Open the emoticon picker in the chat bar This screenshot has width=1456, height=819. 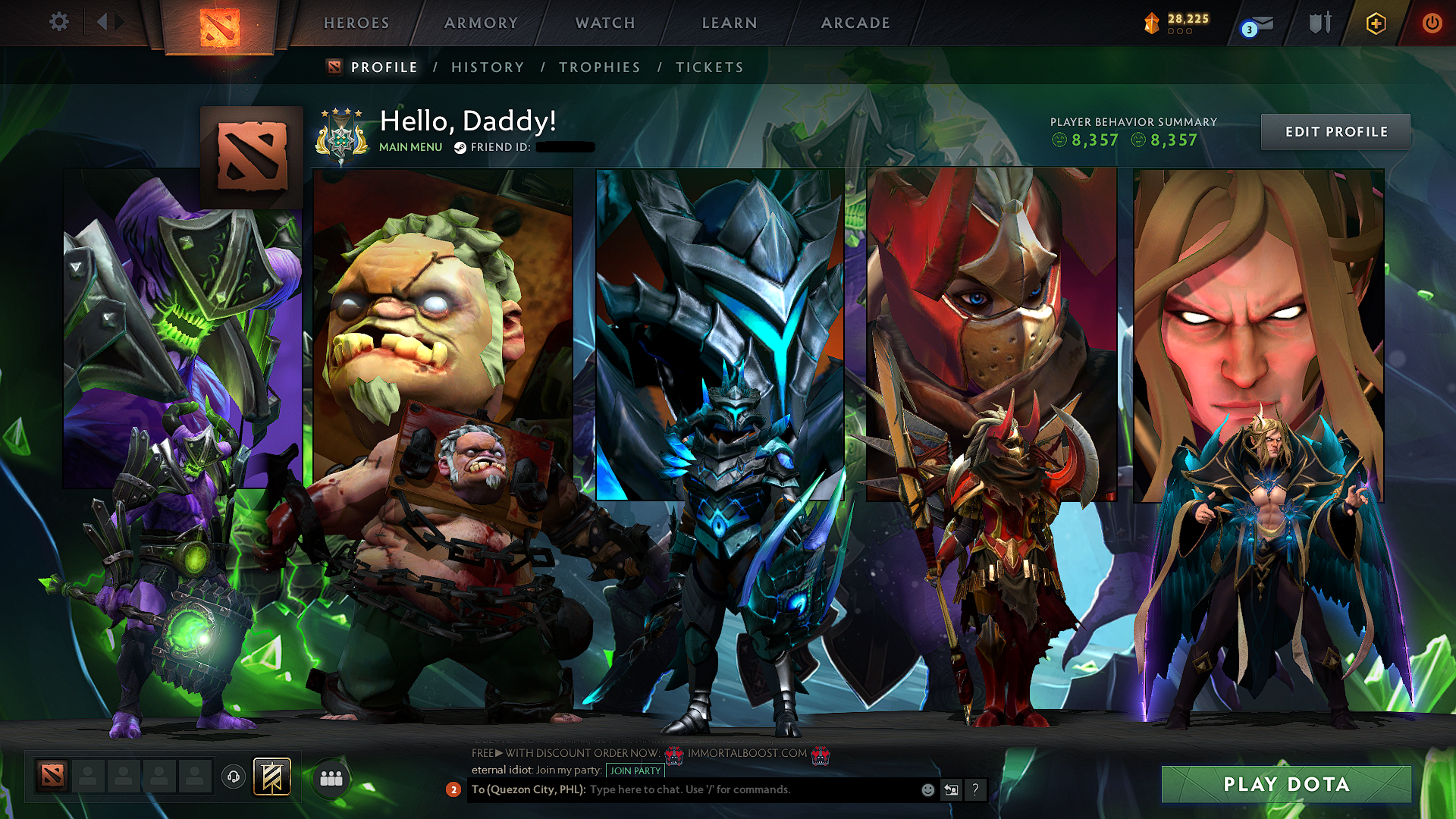(927, 789)
